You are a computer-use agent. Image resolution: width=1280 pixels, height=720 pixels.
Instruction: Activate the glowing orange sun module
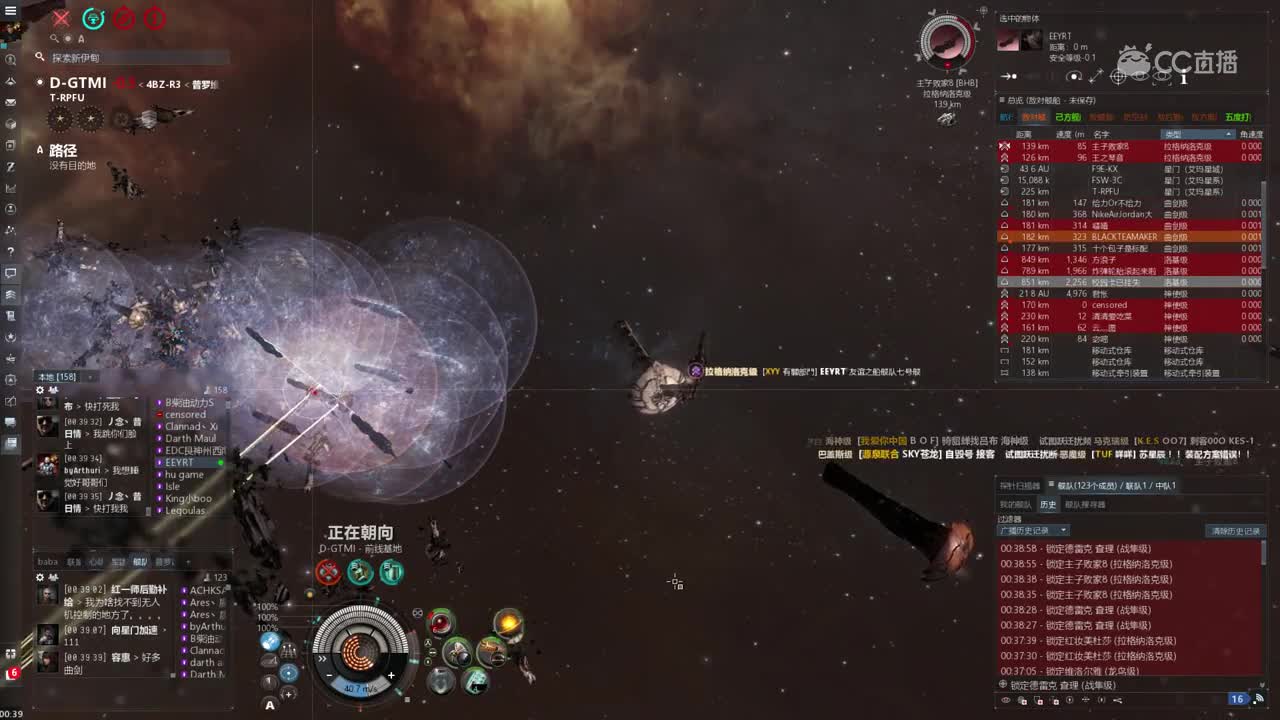tap(508, 624)
